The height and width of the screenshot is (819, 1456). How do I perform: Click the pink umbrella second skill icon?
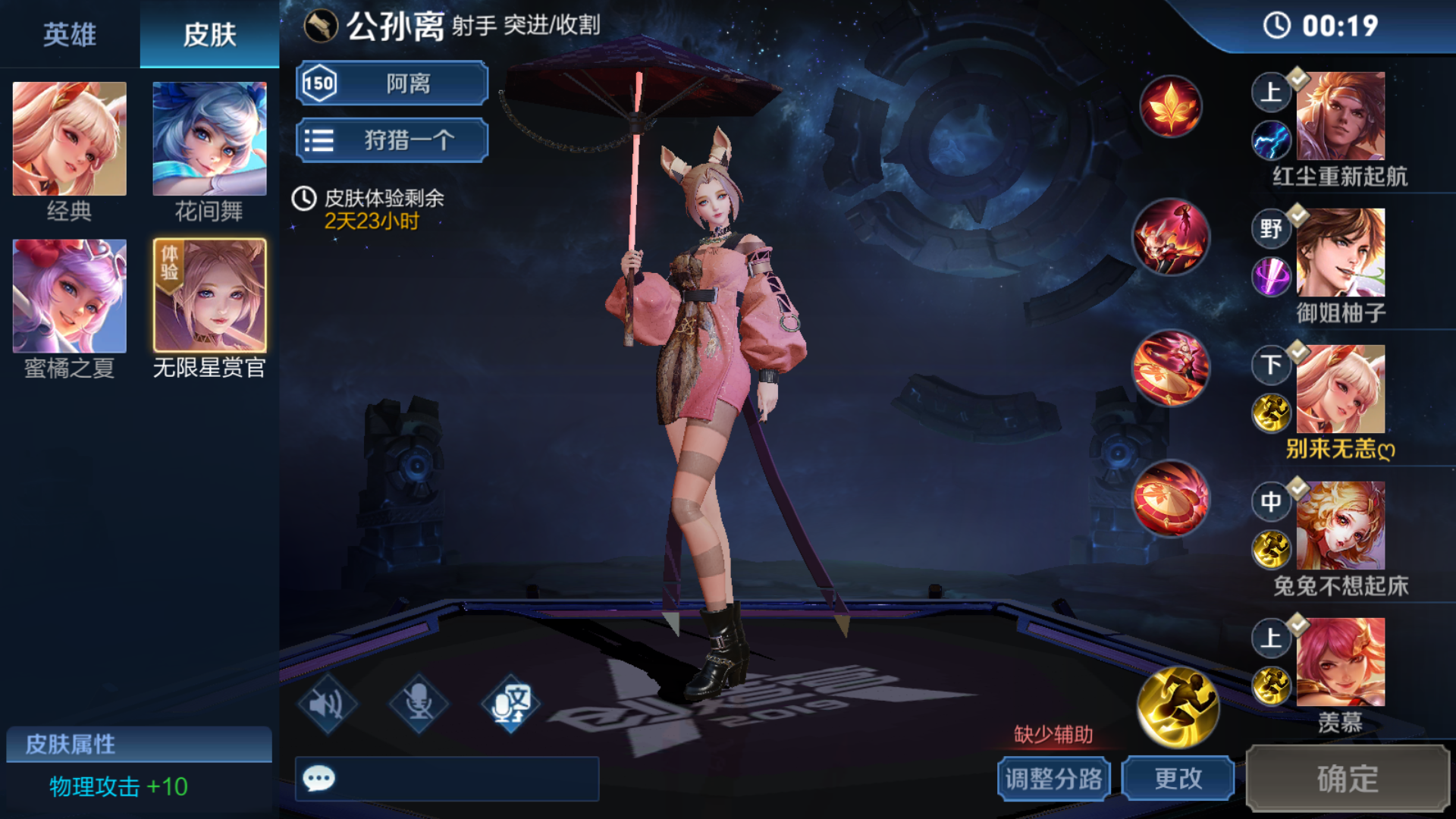click(1172, 368)
